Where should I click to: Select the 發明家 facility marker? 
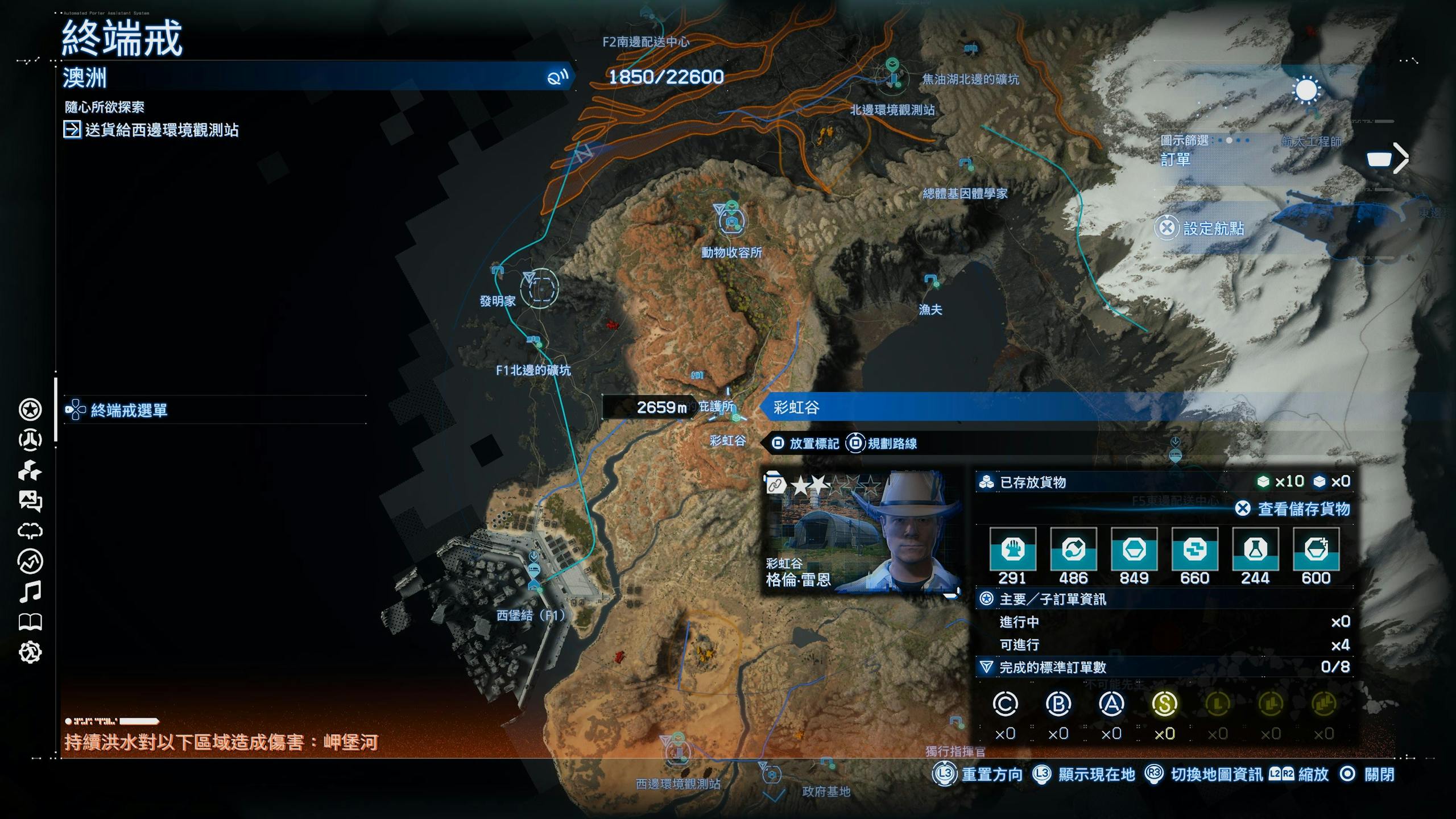point(498,271)
